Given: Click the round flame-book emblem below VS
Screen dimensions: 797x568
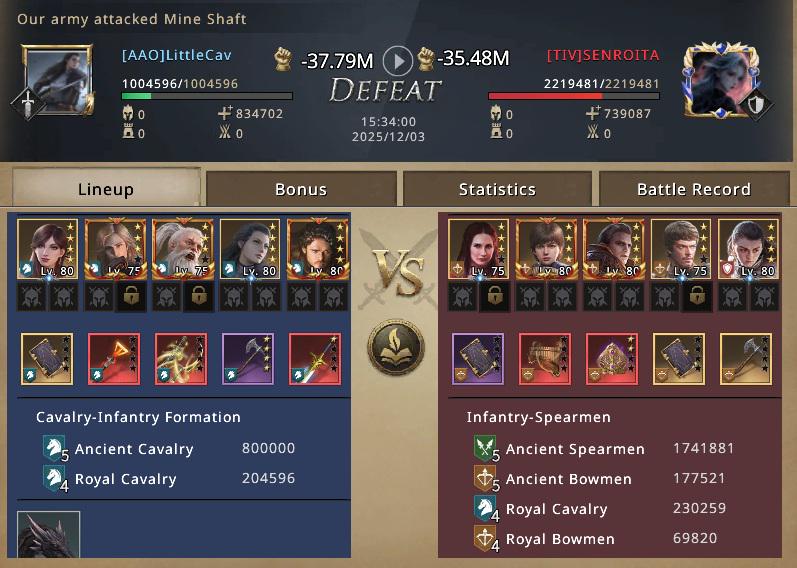Looking at the screenshot, I should coord(396,349).
